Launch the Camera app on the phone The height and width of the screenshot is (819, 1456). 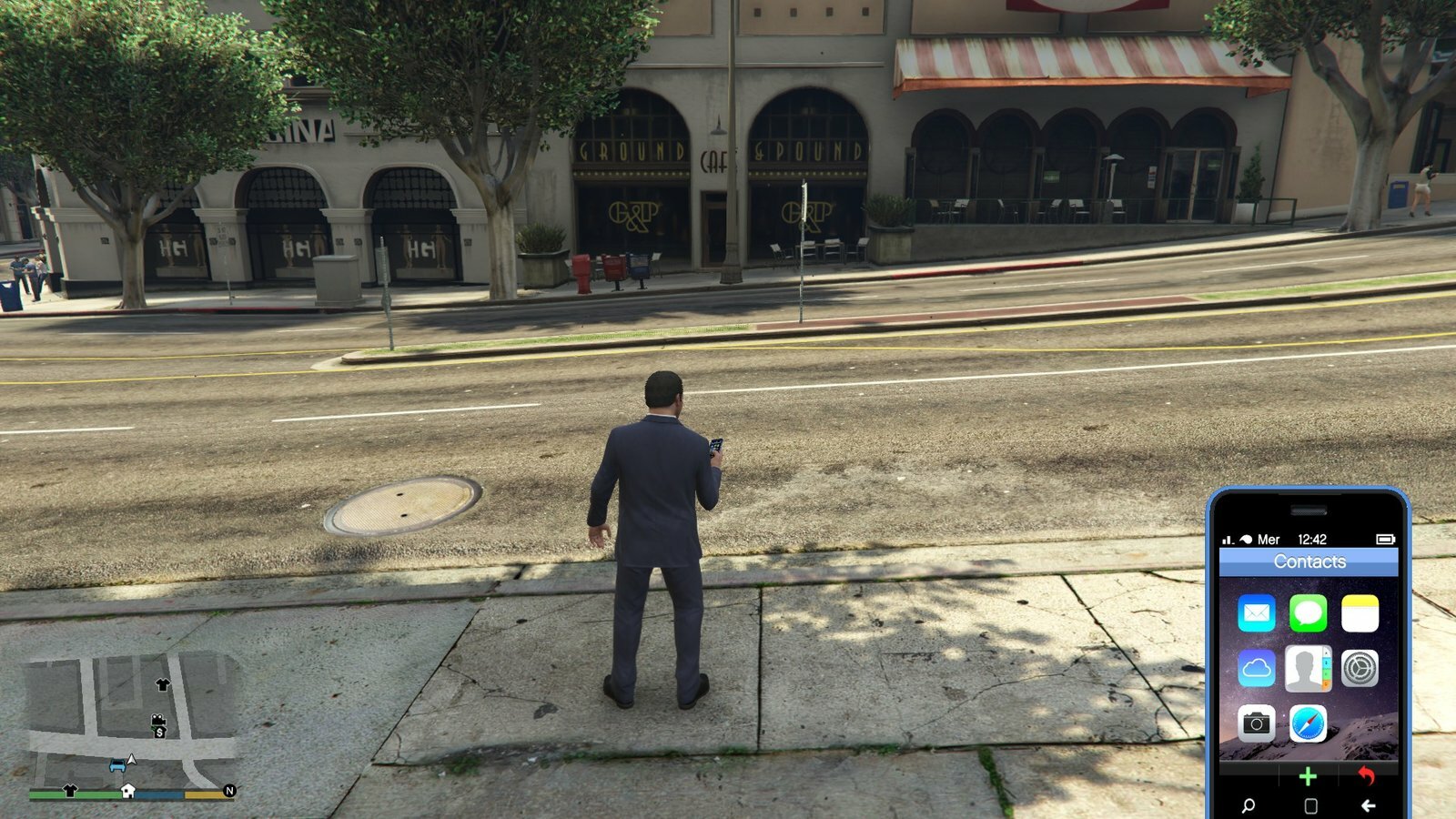pyautogui.click(x=1256, y=723)
